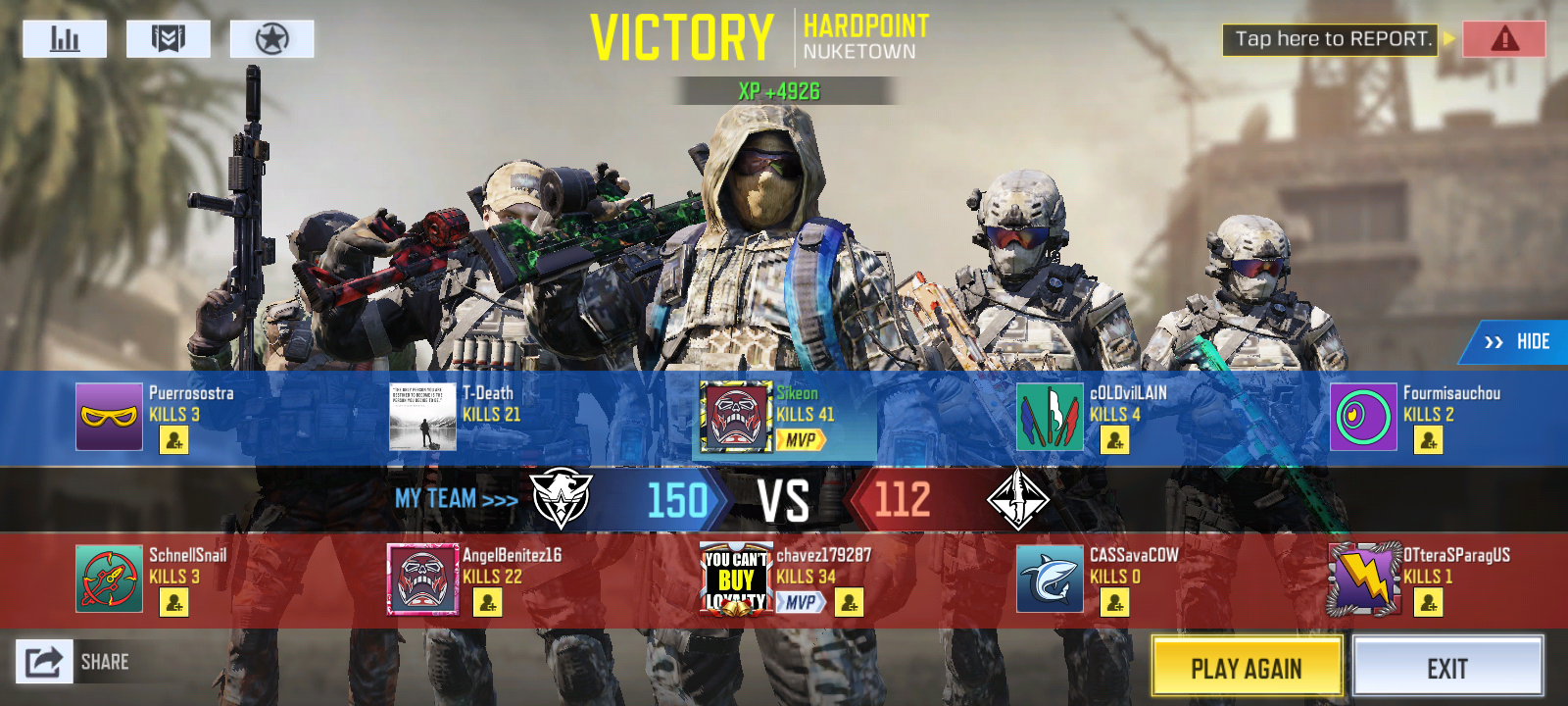1568x706 pixels.
Task: Send friend request to AngelBenitez16
Action: 487,603
